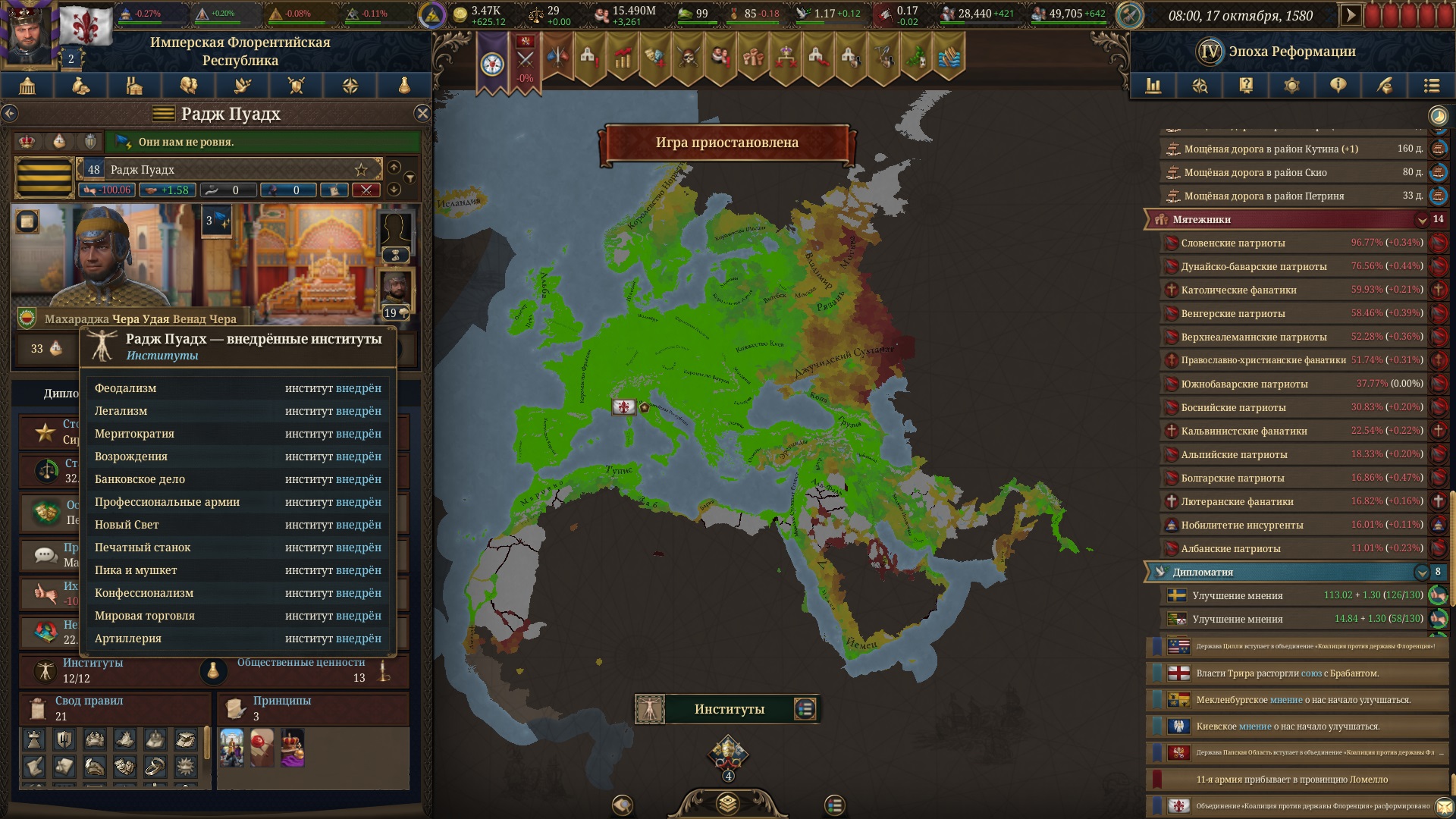The height and width of the screenshot is (819, 1456).
Task: Open the Свод правил section
Action: tap(114, 708)
